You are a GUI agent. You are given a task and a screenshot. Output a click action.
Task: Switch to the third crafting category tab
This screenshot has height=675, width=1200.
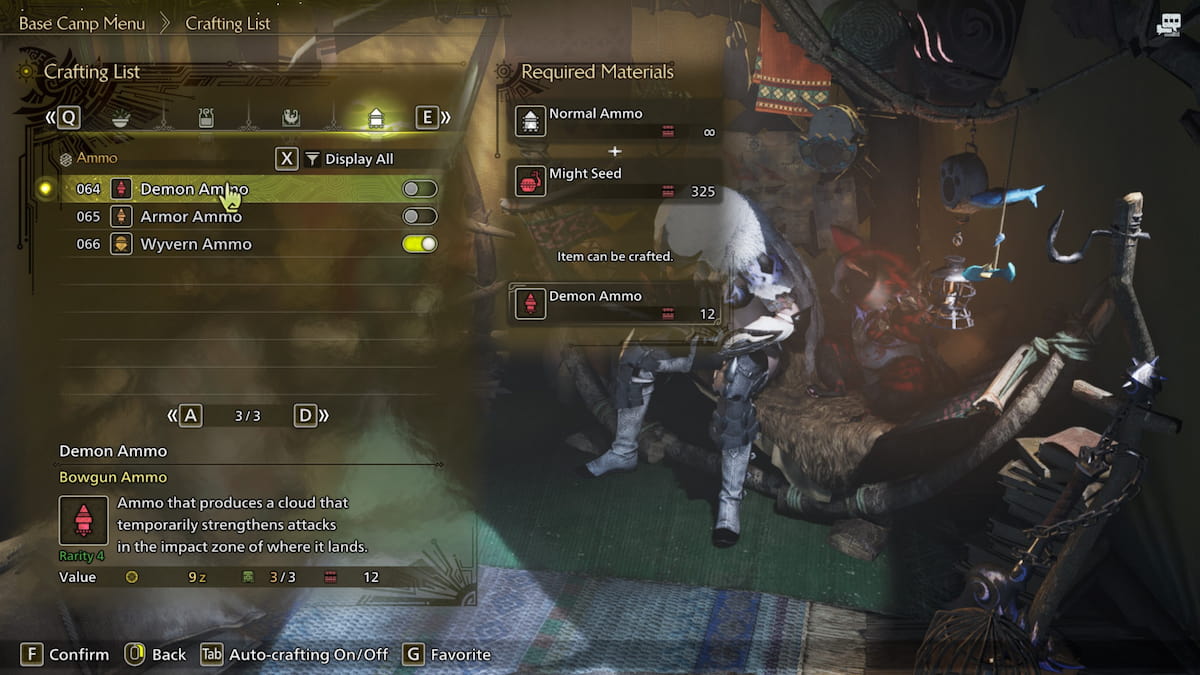tap(291, 118)
